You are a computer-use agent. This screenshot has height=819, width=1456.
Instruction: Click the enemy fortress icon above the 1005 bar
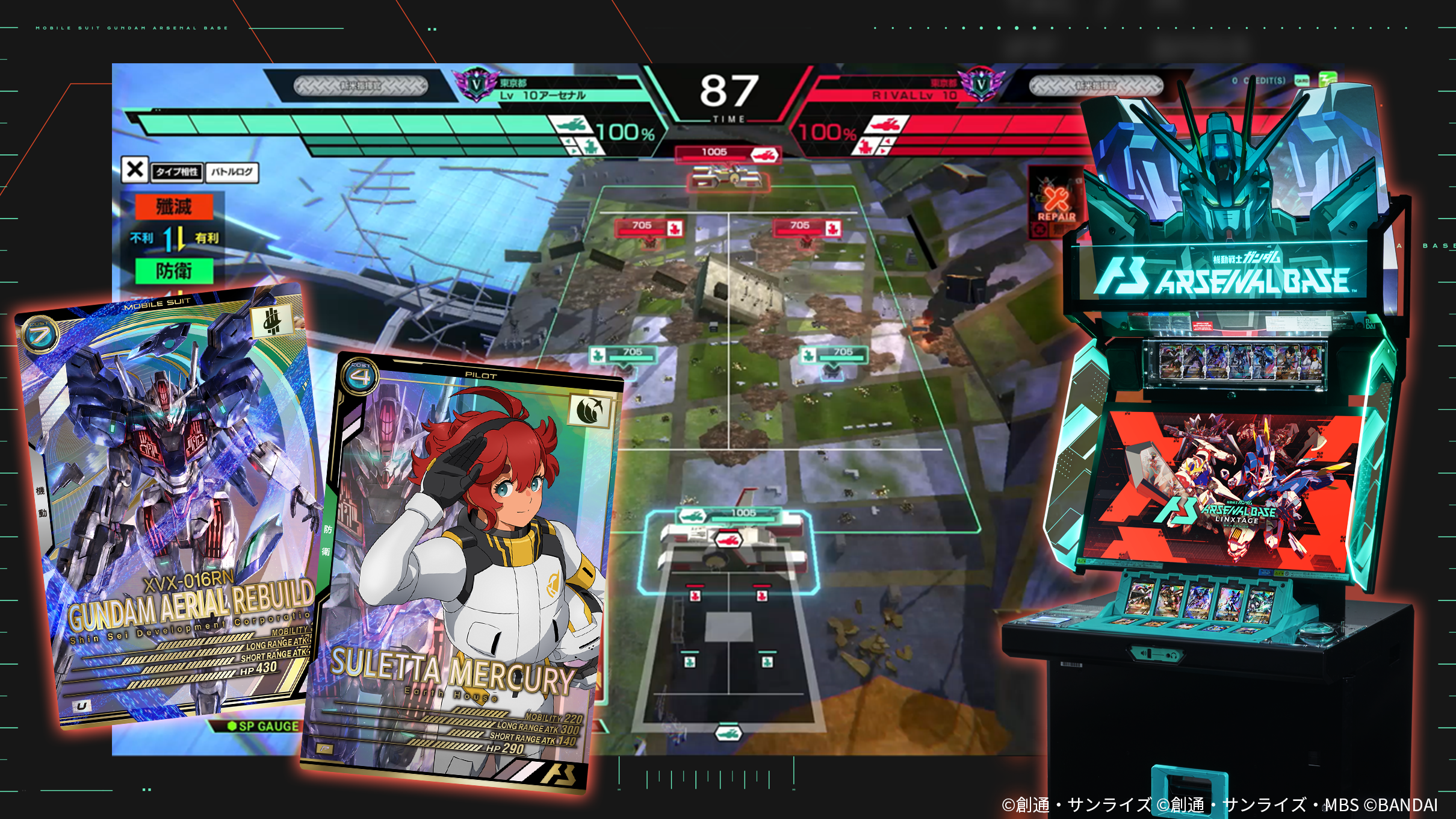(764, 155)
